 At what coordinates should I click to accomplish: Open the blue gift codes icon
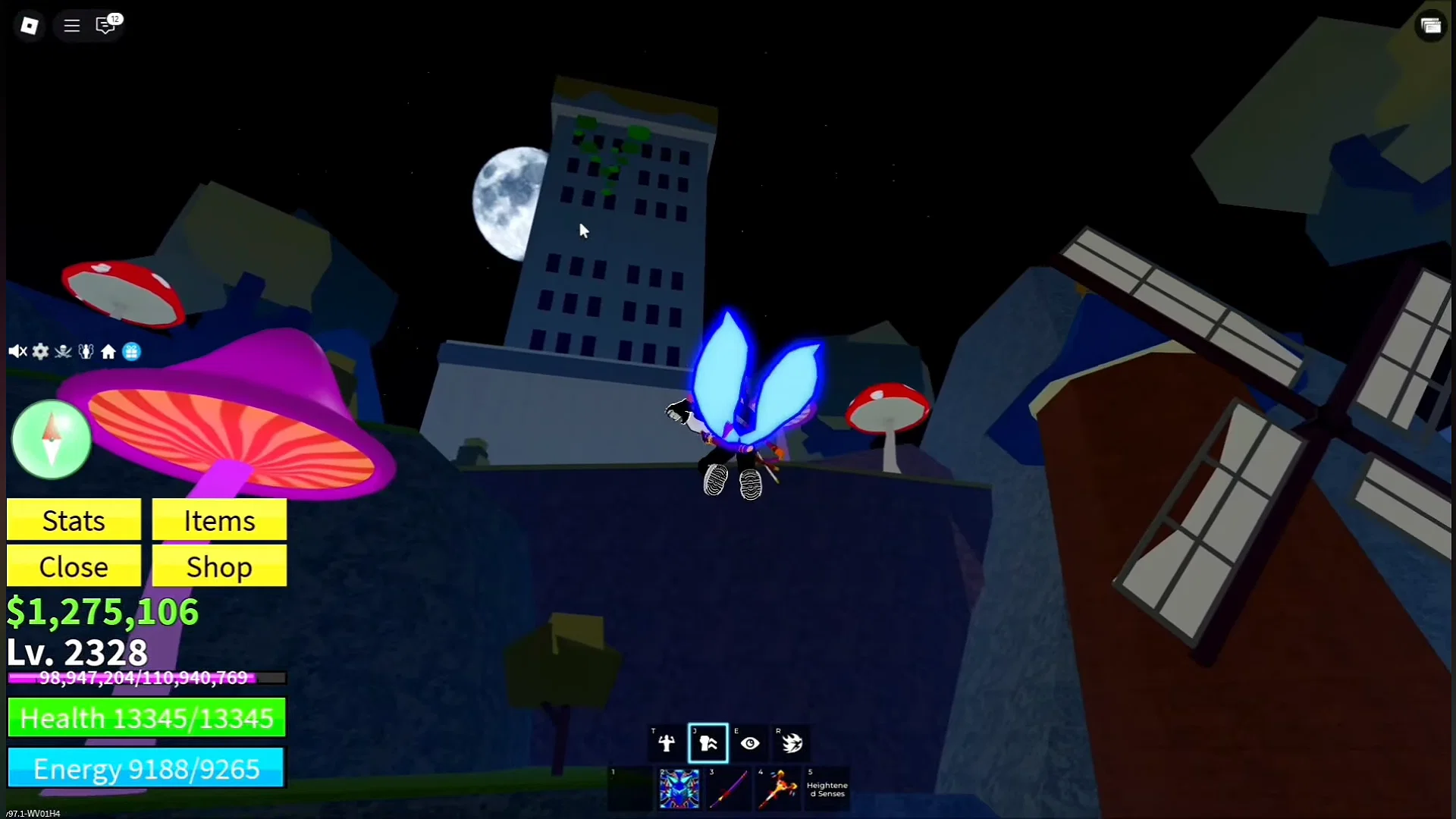131,351
